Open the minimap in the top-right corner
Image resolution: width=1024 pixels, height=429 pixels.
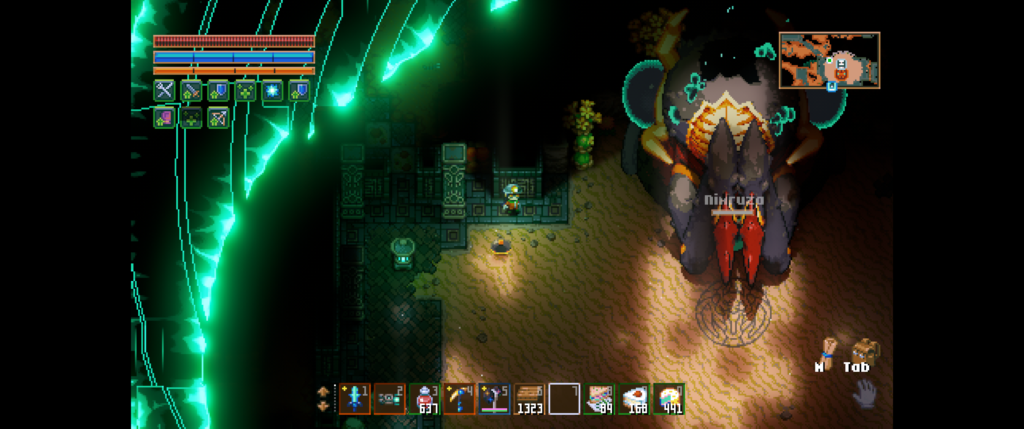tap(829, 60)
